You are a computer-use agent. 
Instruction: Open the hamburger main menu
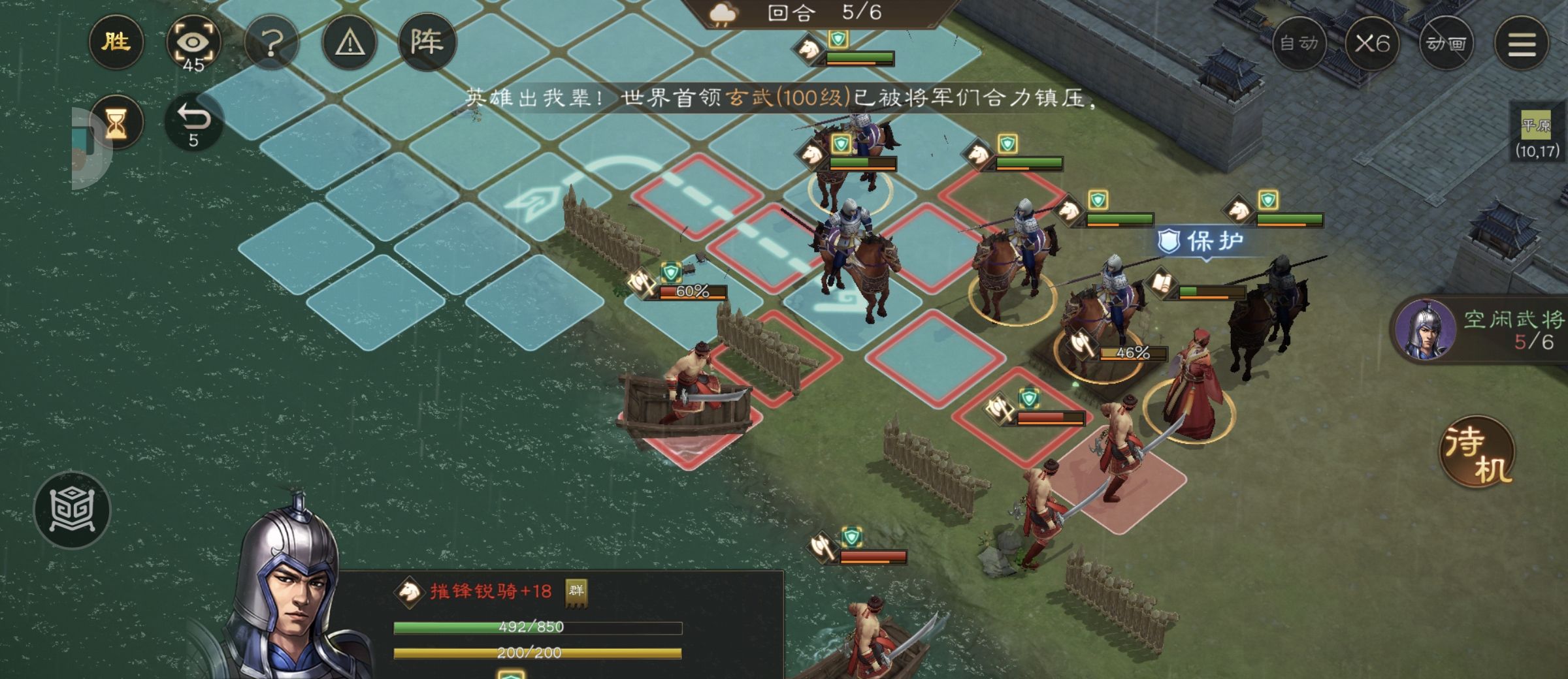[x=1522, y=44]
